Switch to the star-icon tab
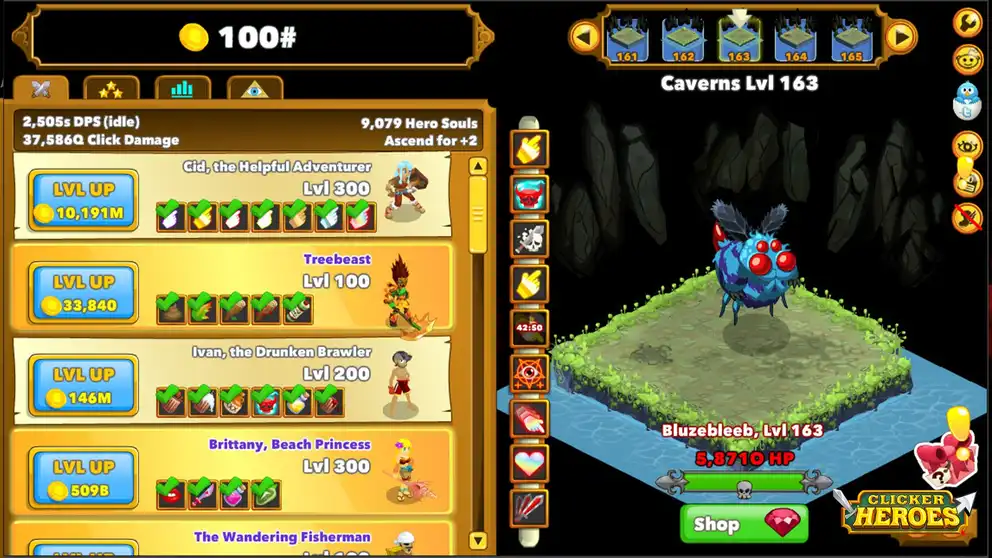992x558 pixels. [111, 90]
